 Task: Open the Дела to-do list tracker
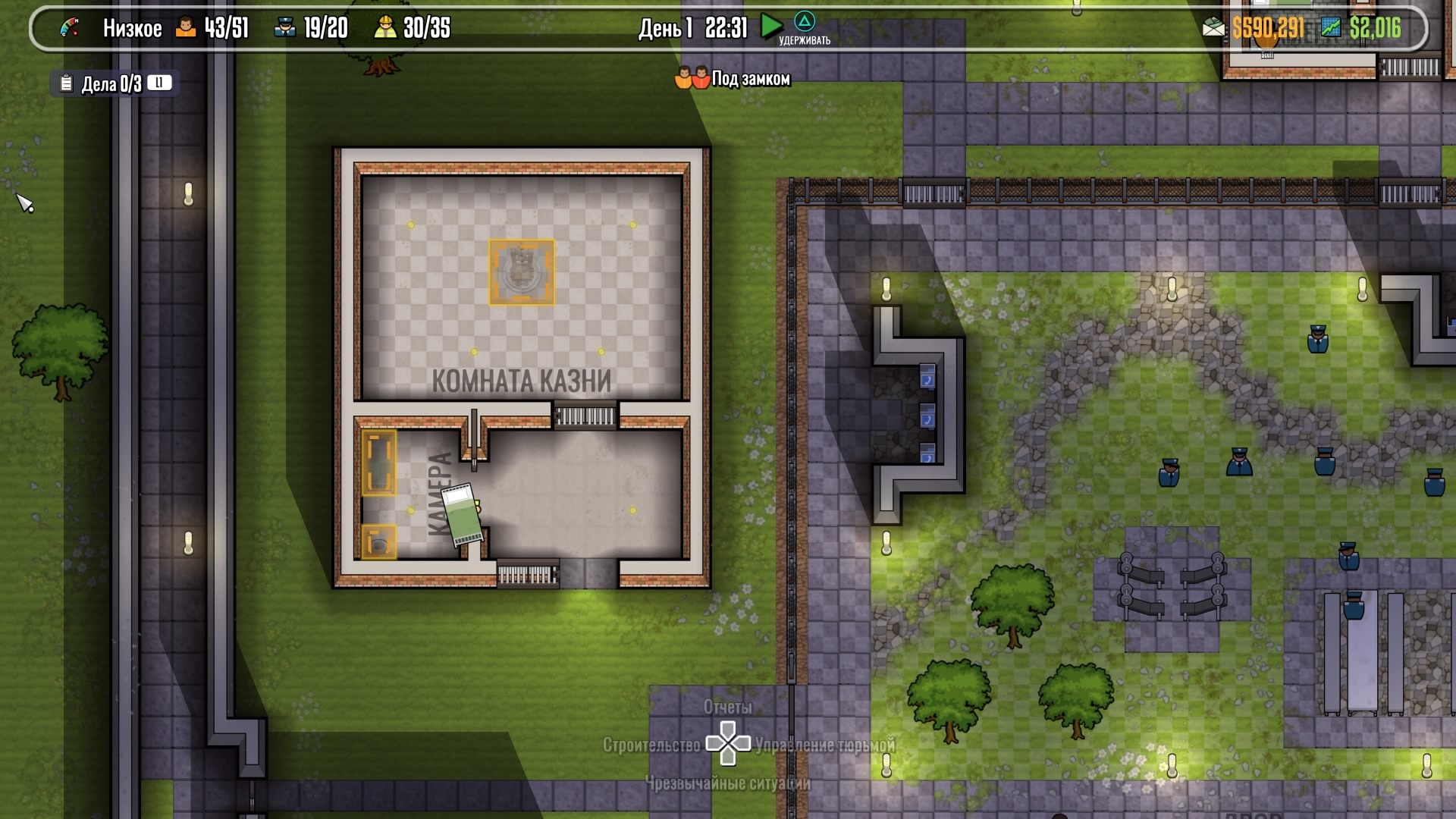(111, 83)
